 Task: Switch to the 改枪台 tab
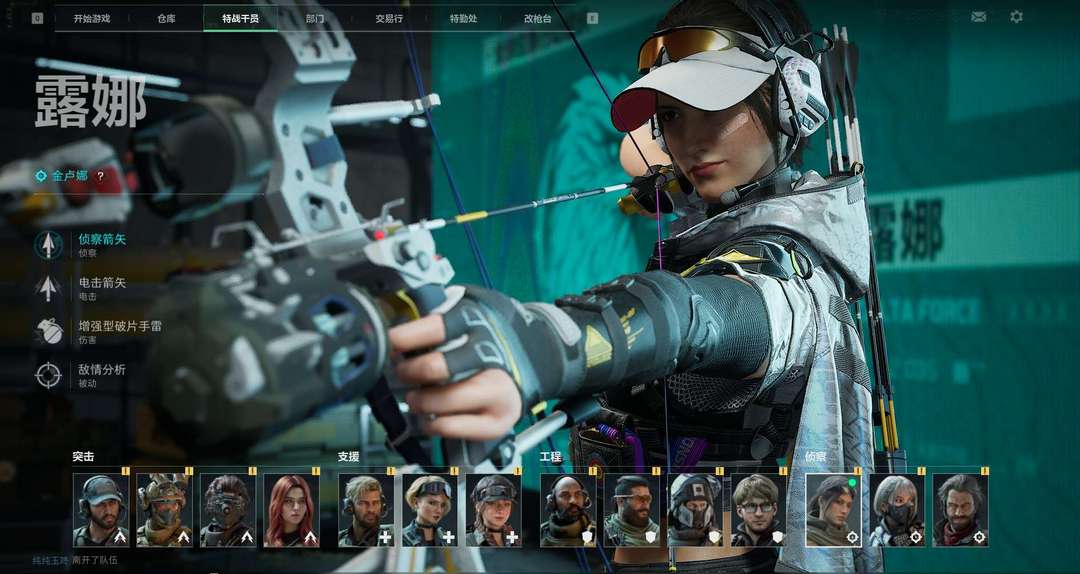(x=538, y=18)
